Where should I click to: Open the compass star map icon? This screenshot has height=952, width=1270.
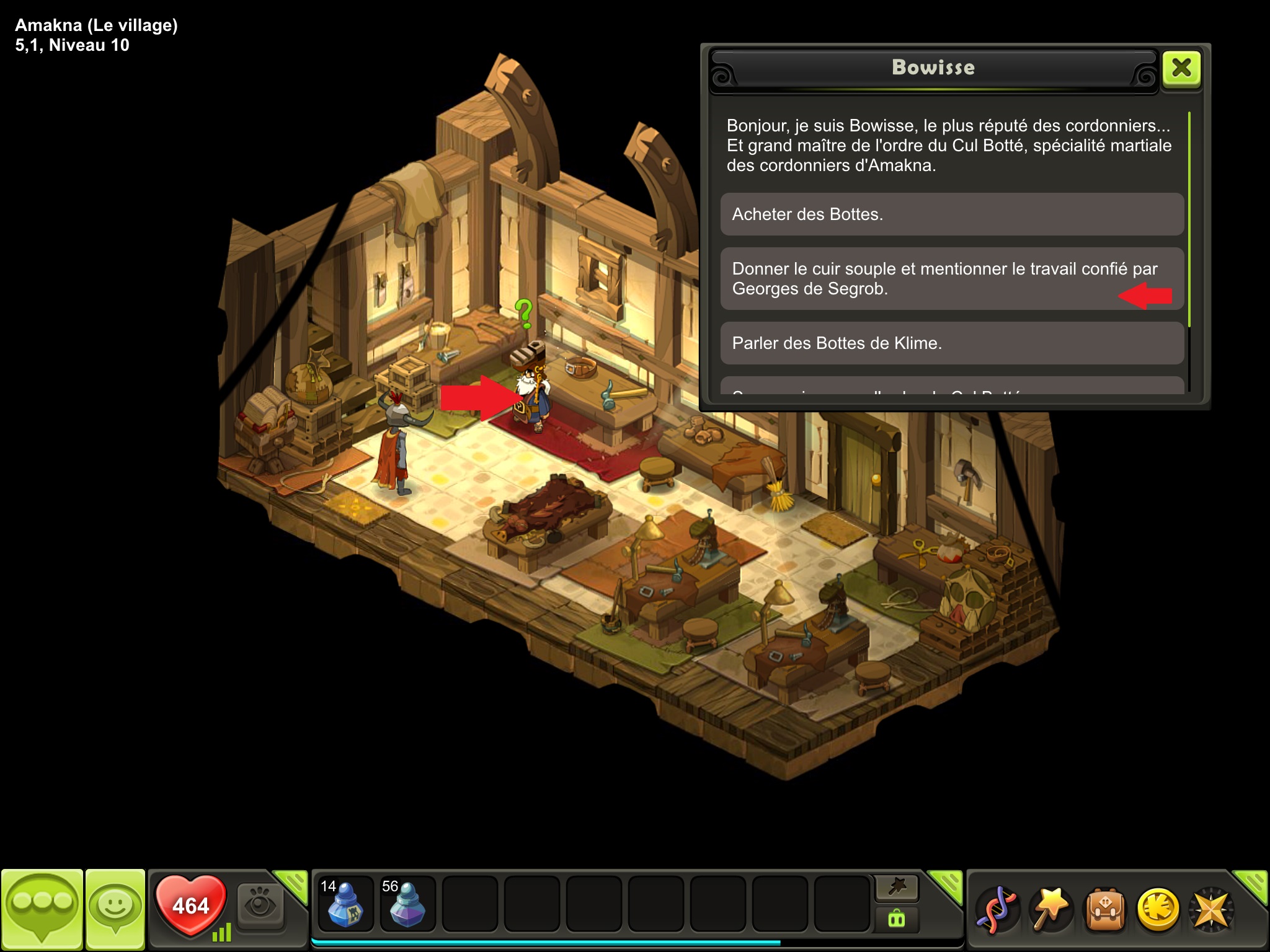[x=1210, y=910]
